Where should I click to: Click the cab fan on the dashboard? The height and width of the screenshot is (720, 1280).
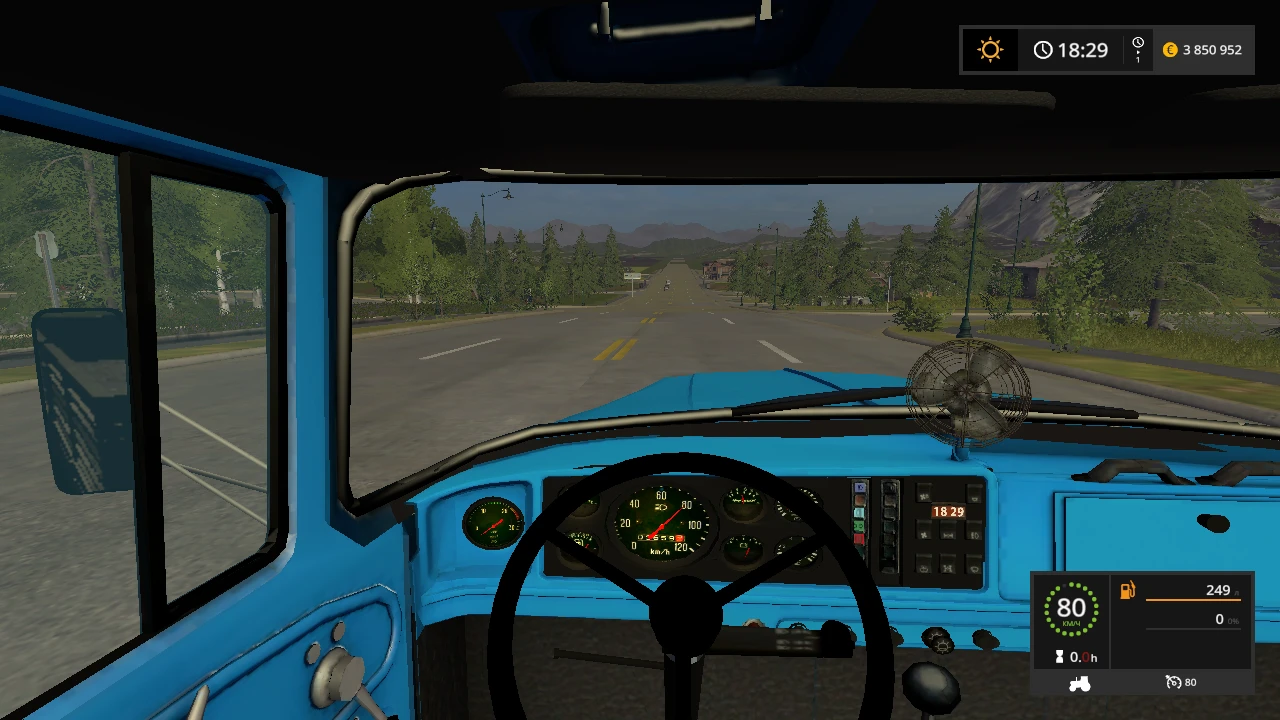point(965,390)
